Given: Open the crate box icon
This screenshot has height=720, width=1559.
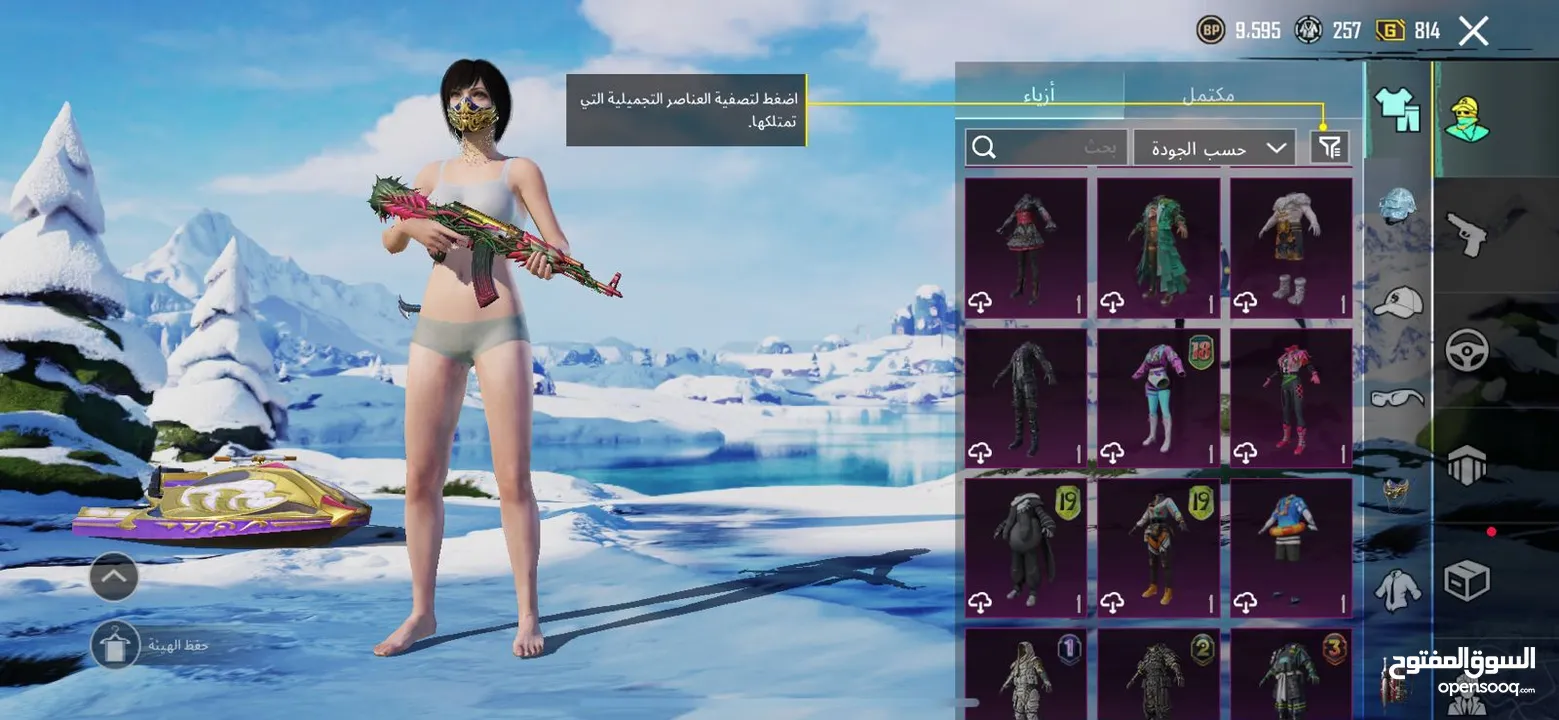Looking at the screenshot, I should pos(1469,580).
